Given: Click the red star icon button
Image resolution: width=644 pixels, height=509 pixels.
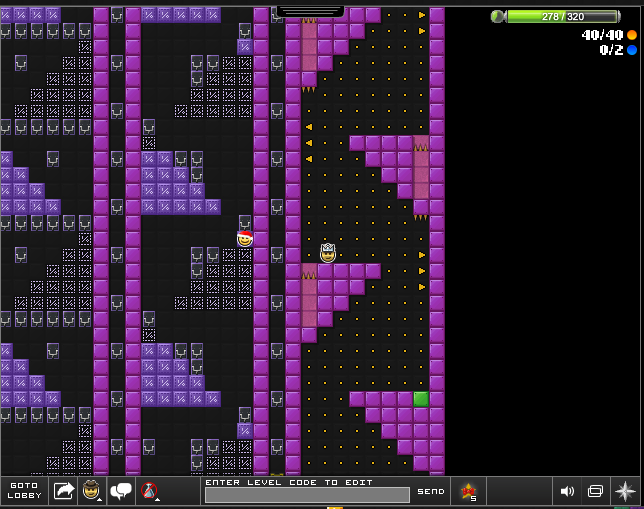Looking at the screenshot, I should [468, 490].
